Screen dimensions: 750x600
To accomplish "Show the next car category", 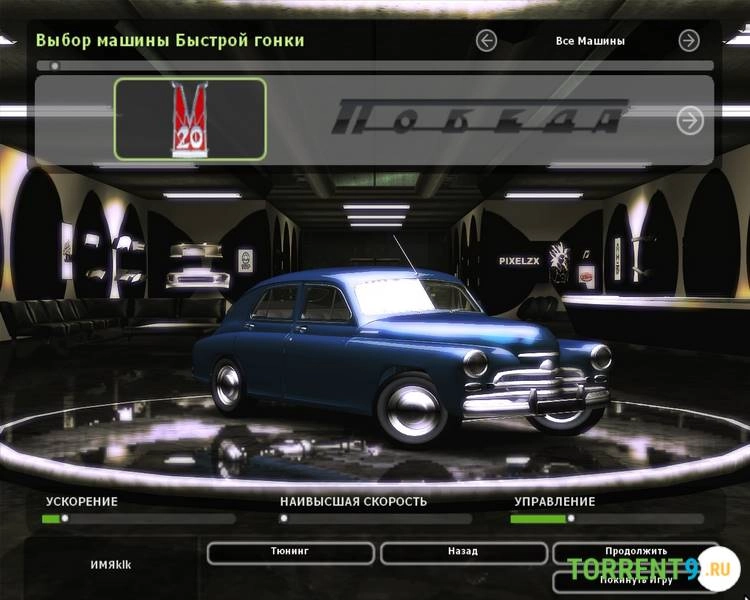I will (689, 41).
